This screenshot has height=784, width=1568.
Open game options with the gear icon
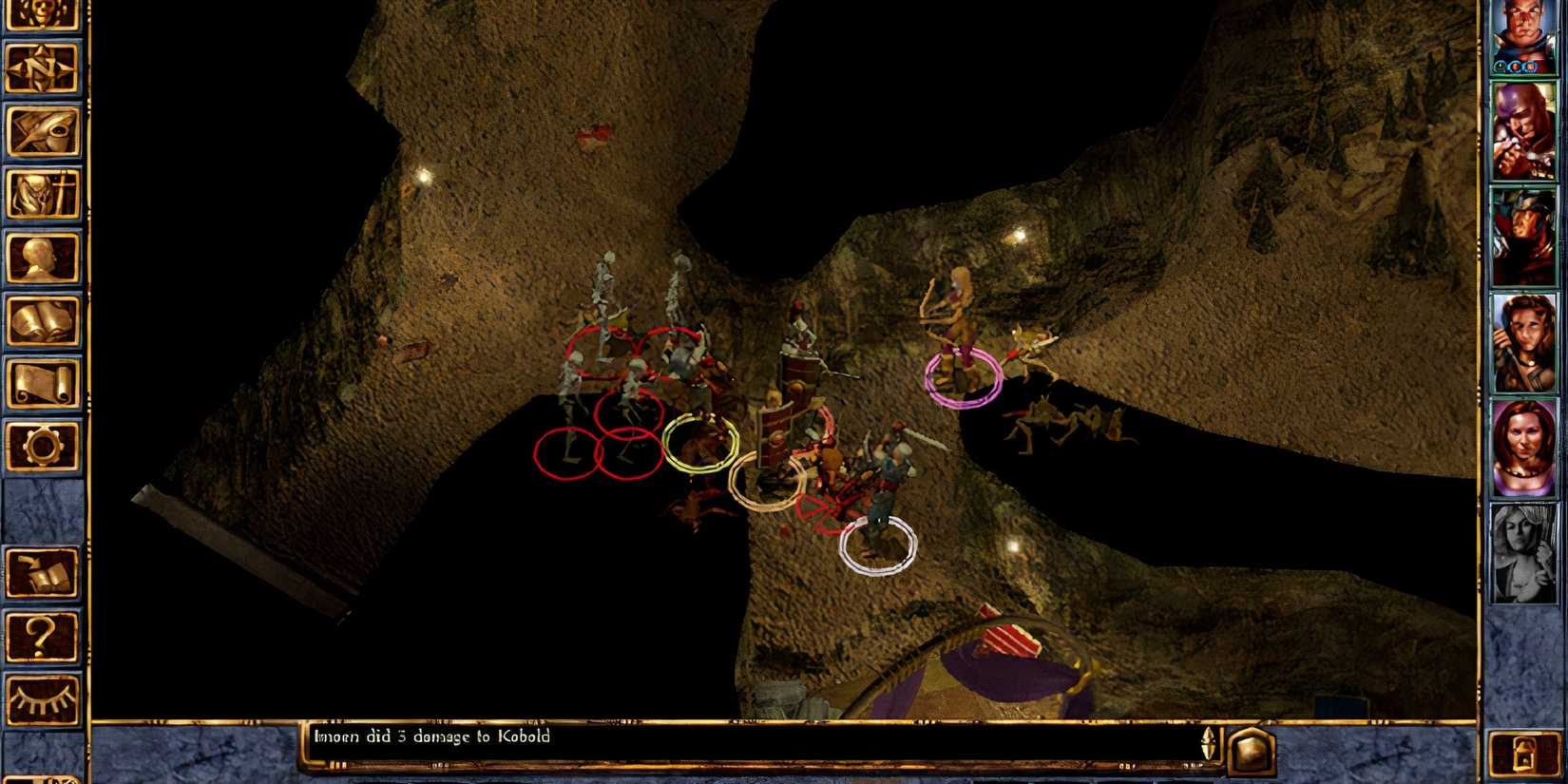[x=43, y=442]
